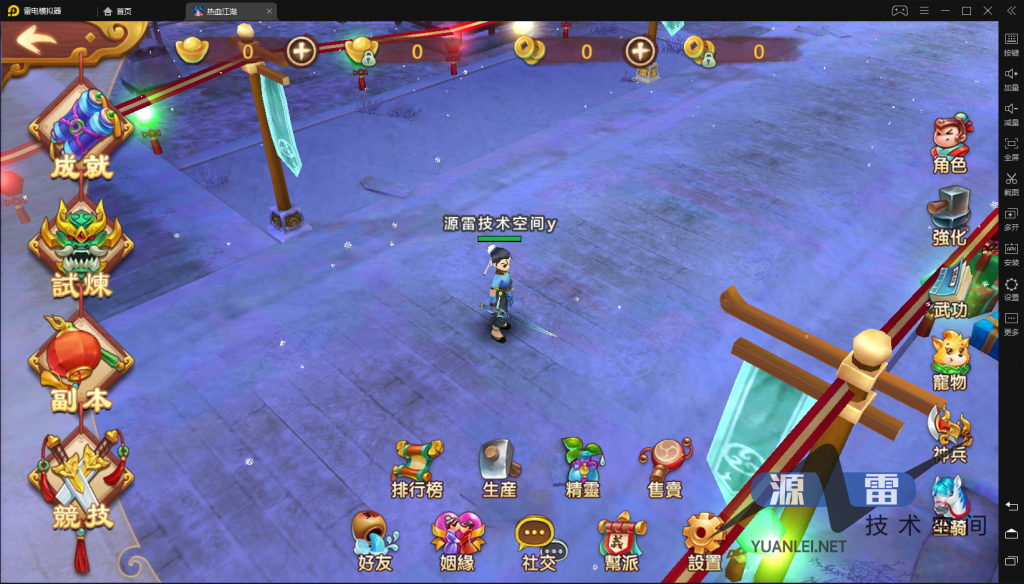Open the 好友 friends list
1024x584 pixels.
[375, 542]
